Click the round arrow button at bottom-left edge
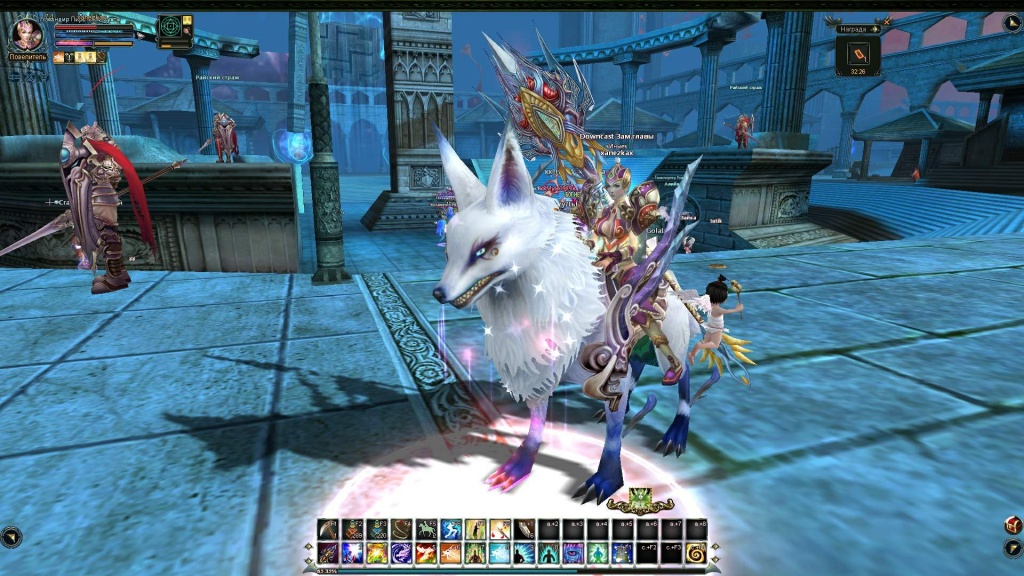 click(x=11, y=537)
